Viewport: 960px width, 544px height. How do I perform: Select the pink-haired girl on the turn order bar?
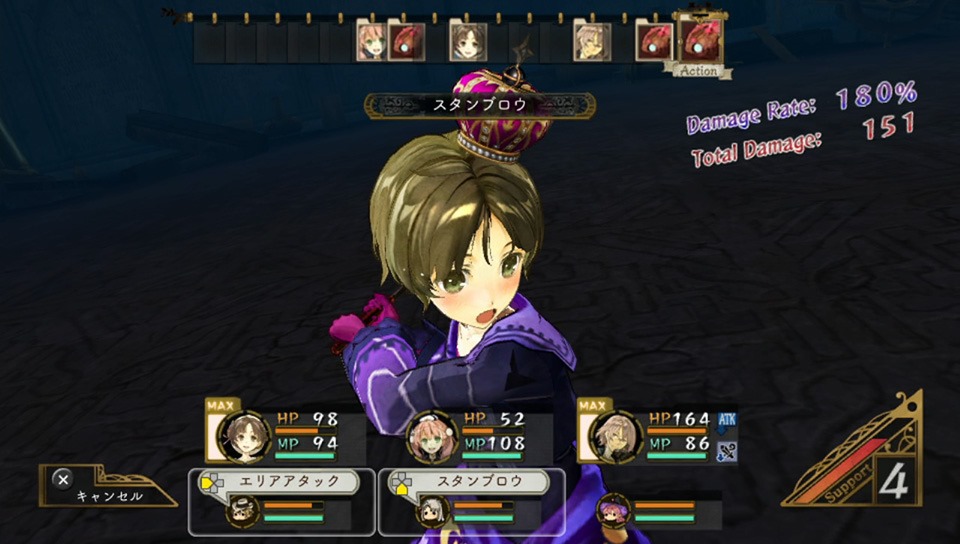click(371, 43)
